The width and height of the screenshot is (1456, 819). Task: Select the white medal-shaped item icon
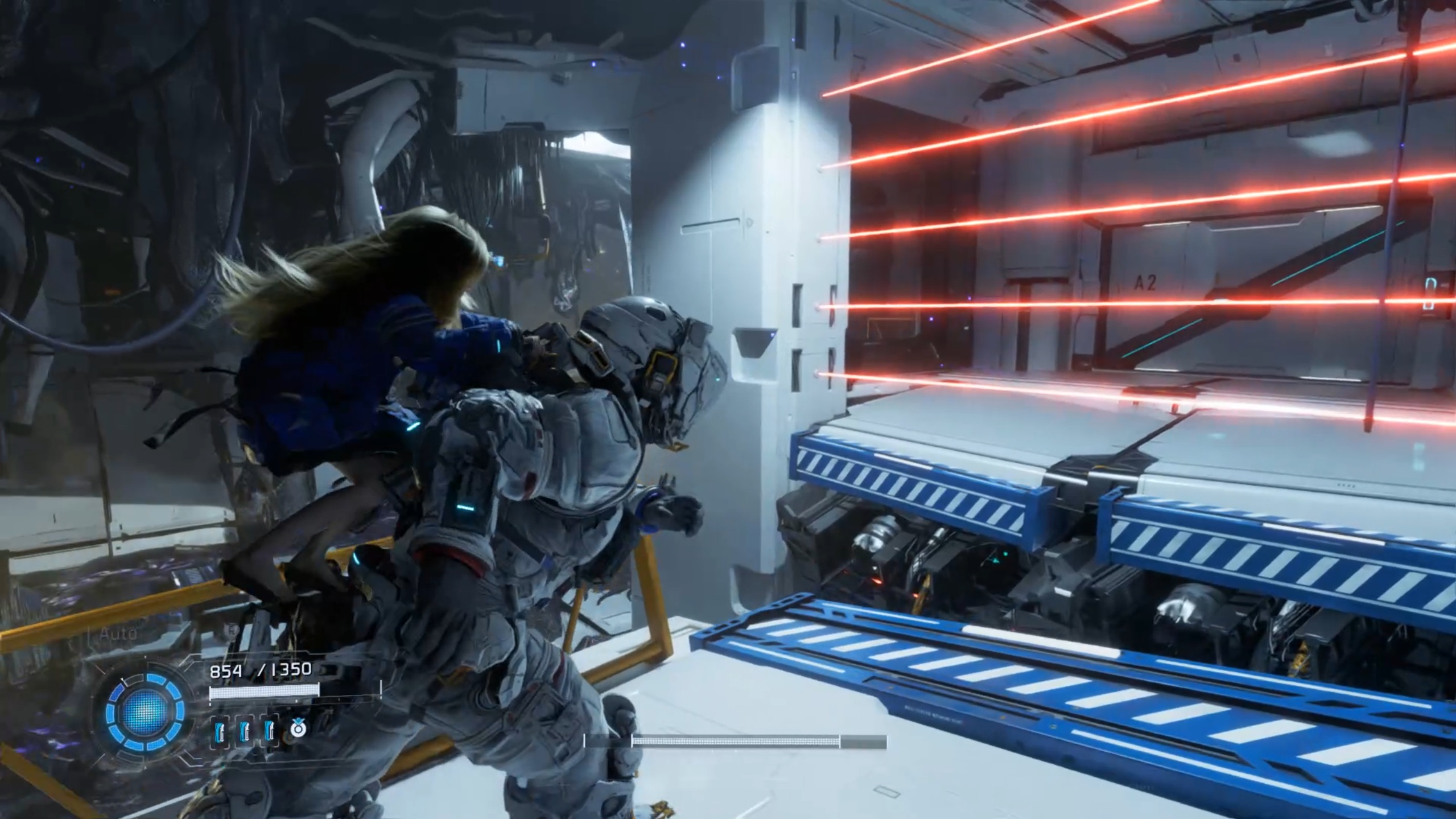298,729
